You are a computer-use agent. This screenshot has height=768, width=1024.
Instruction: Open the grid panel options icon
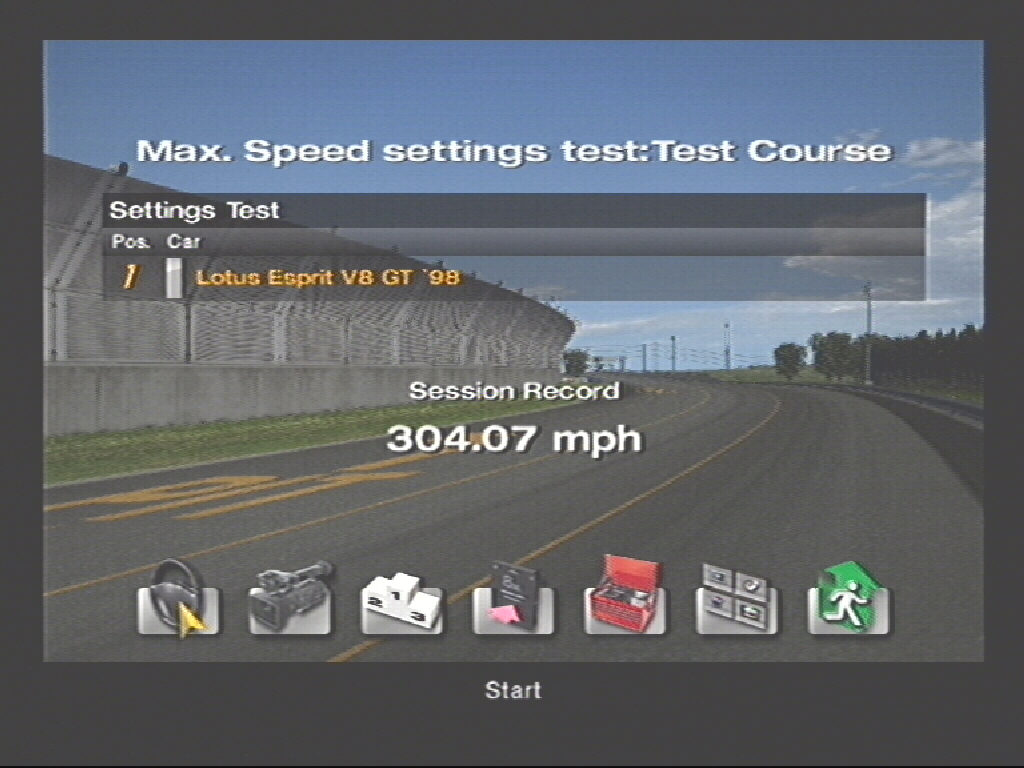click(737, 599)
